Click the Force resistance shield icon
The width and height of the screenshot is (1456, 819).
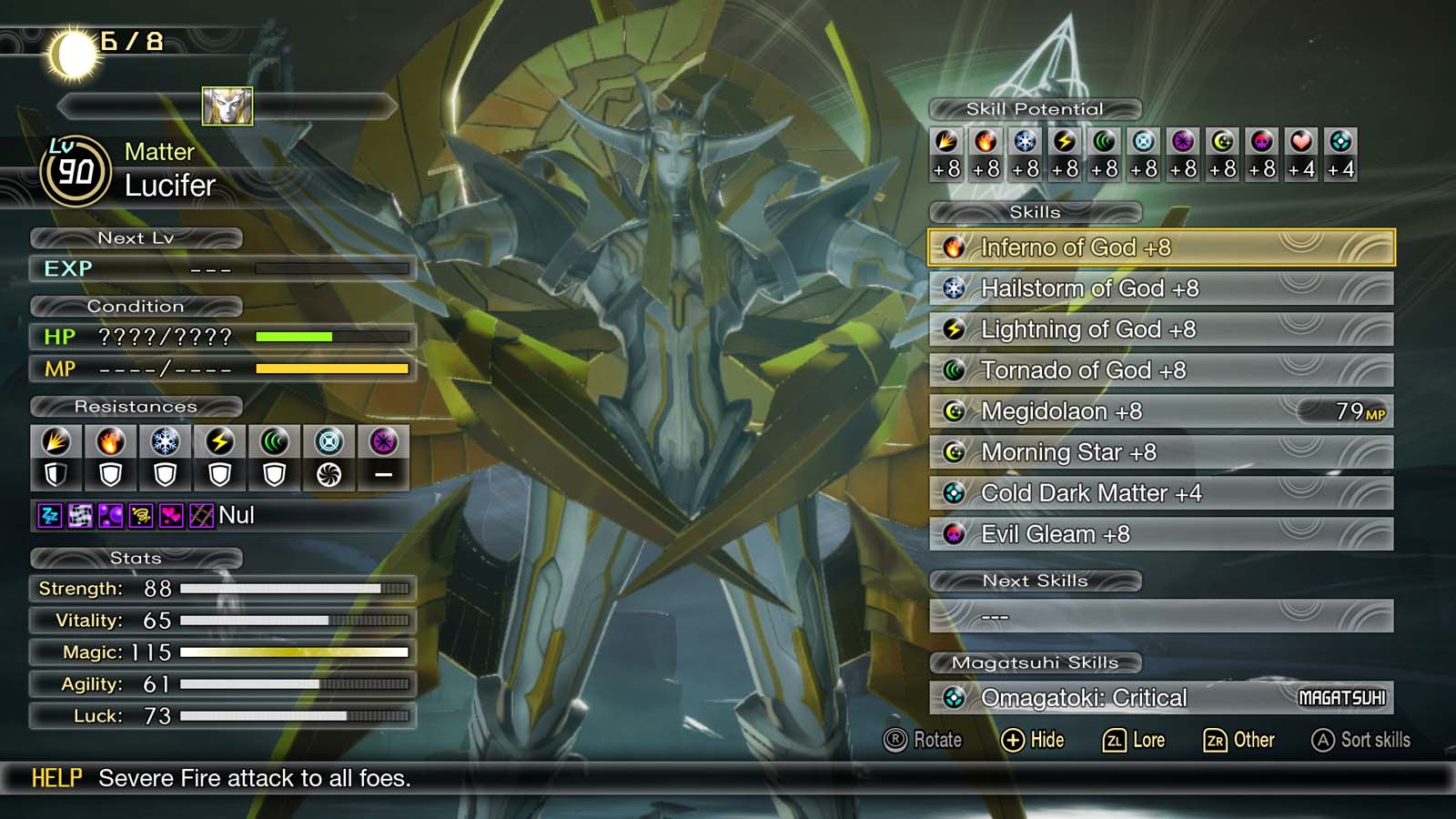(274, 473)
